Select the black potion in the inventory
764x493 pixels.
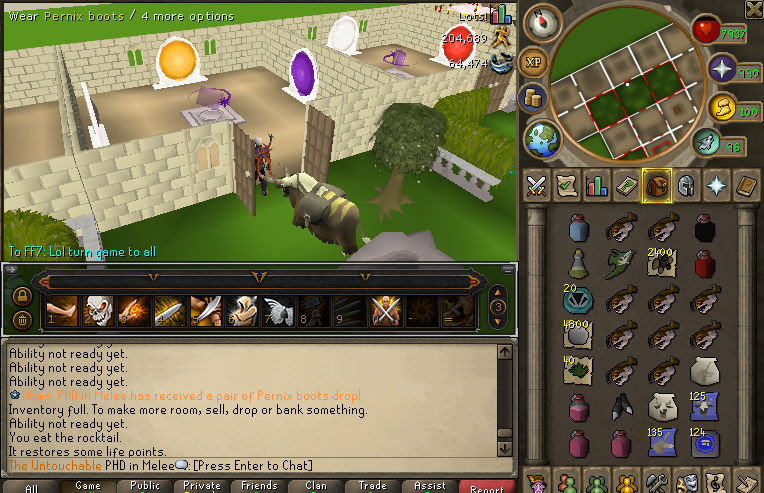pyautogui.click(x=704, y=227)
